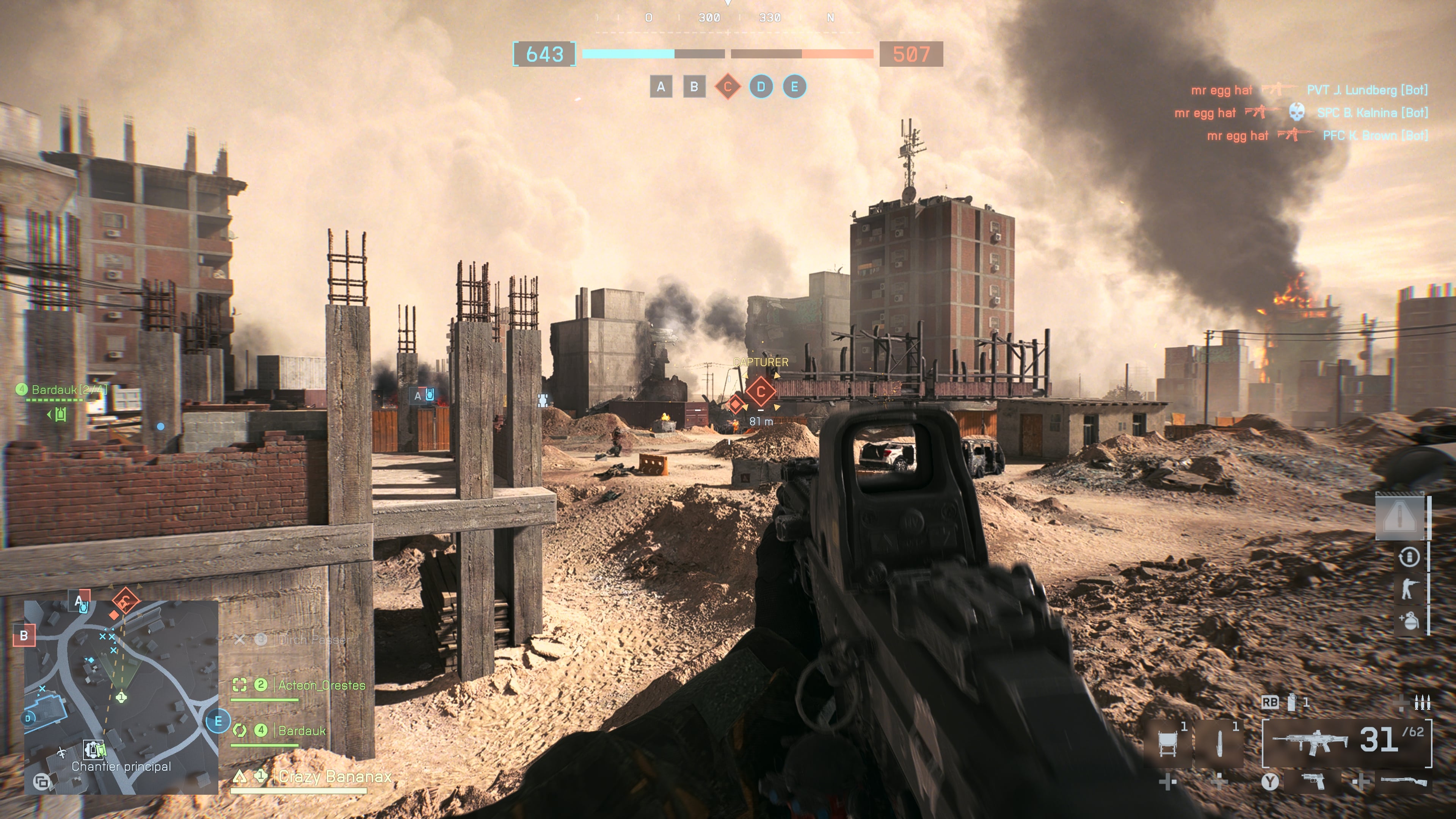Pick objective E in the top flag row

click(x=794, y=87)
